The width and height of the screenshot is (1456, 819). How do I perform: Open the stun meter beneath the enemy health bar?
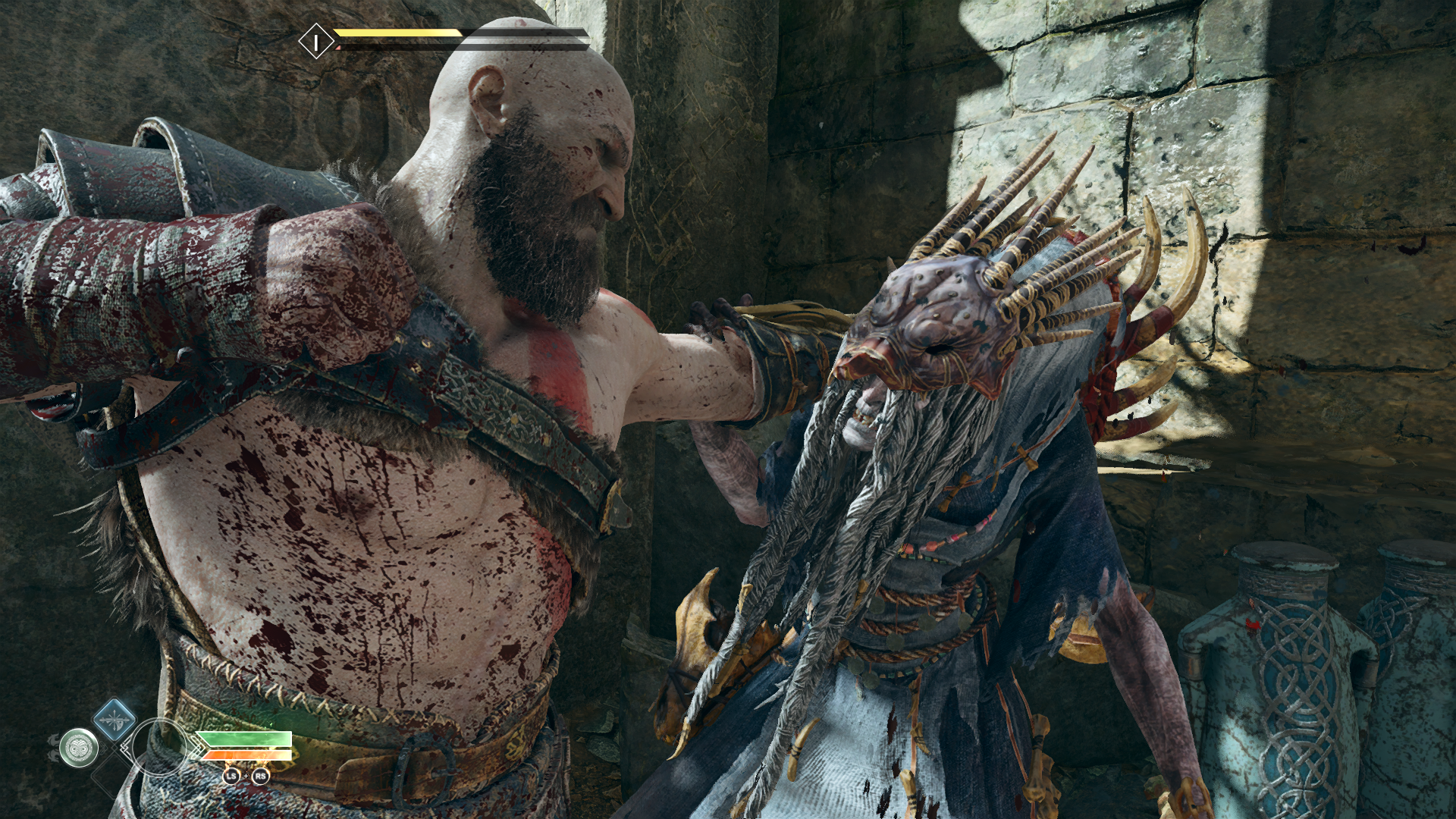point(396,47)
